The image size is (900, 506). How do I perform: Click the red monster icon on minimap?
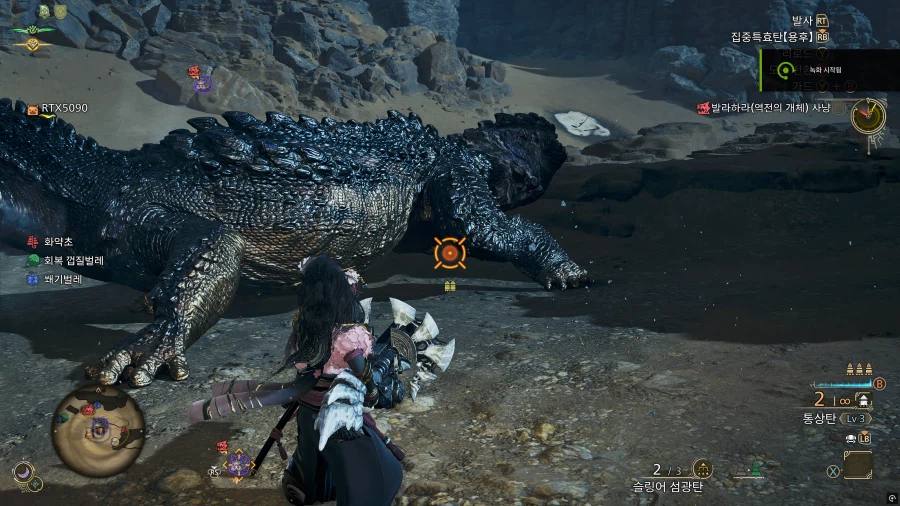(88, 410)
